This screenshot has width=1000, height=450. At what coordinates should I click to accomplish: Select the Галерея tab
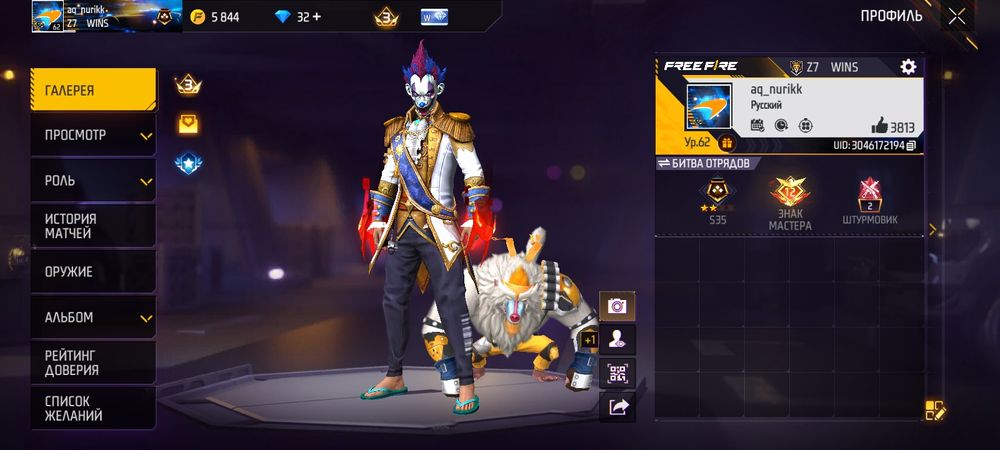[93, 90]
